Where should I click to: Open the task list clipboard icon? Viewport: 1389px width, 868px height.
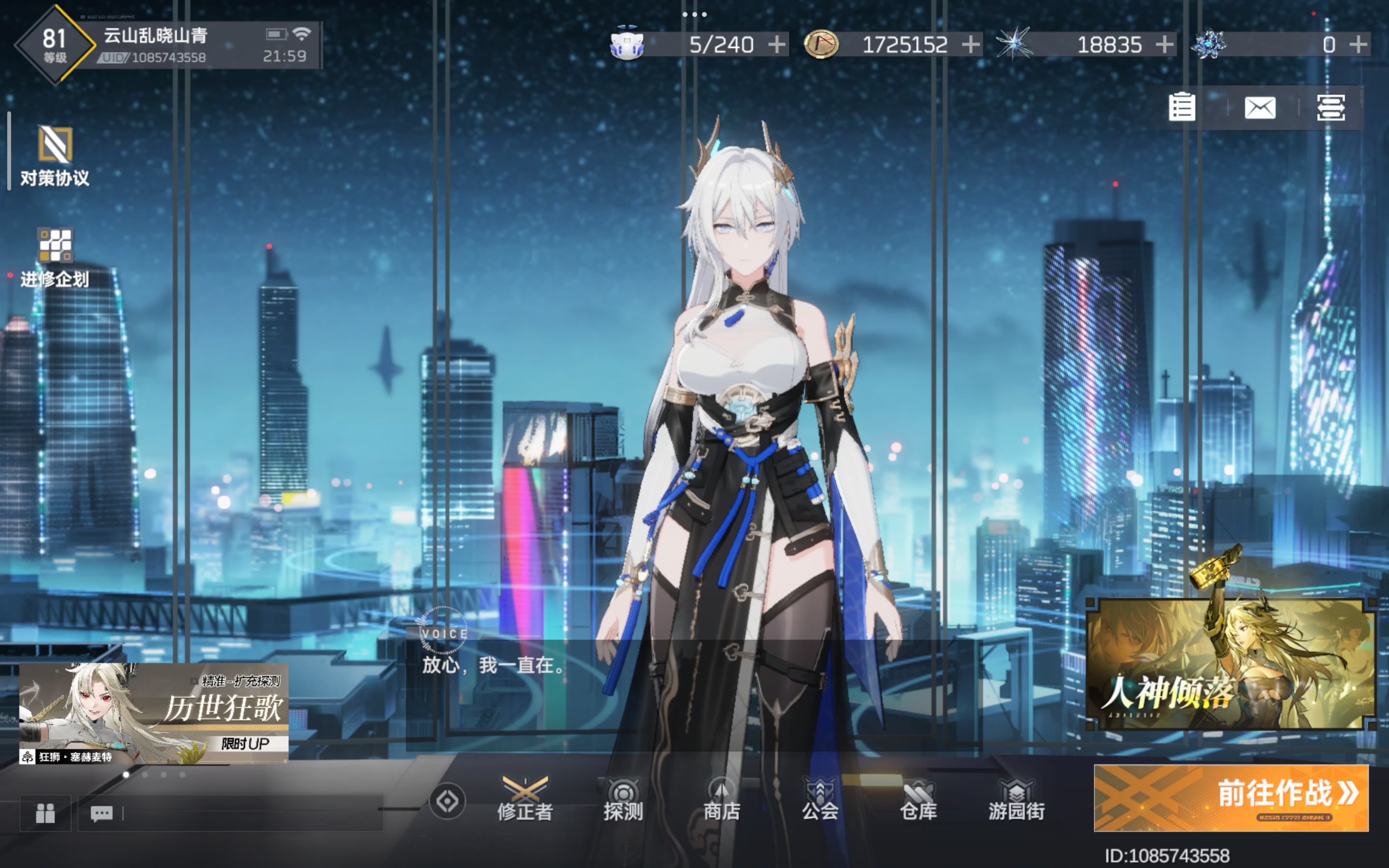[x=1182, y=108]
